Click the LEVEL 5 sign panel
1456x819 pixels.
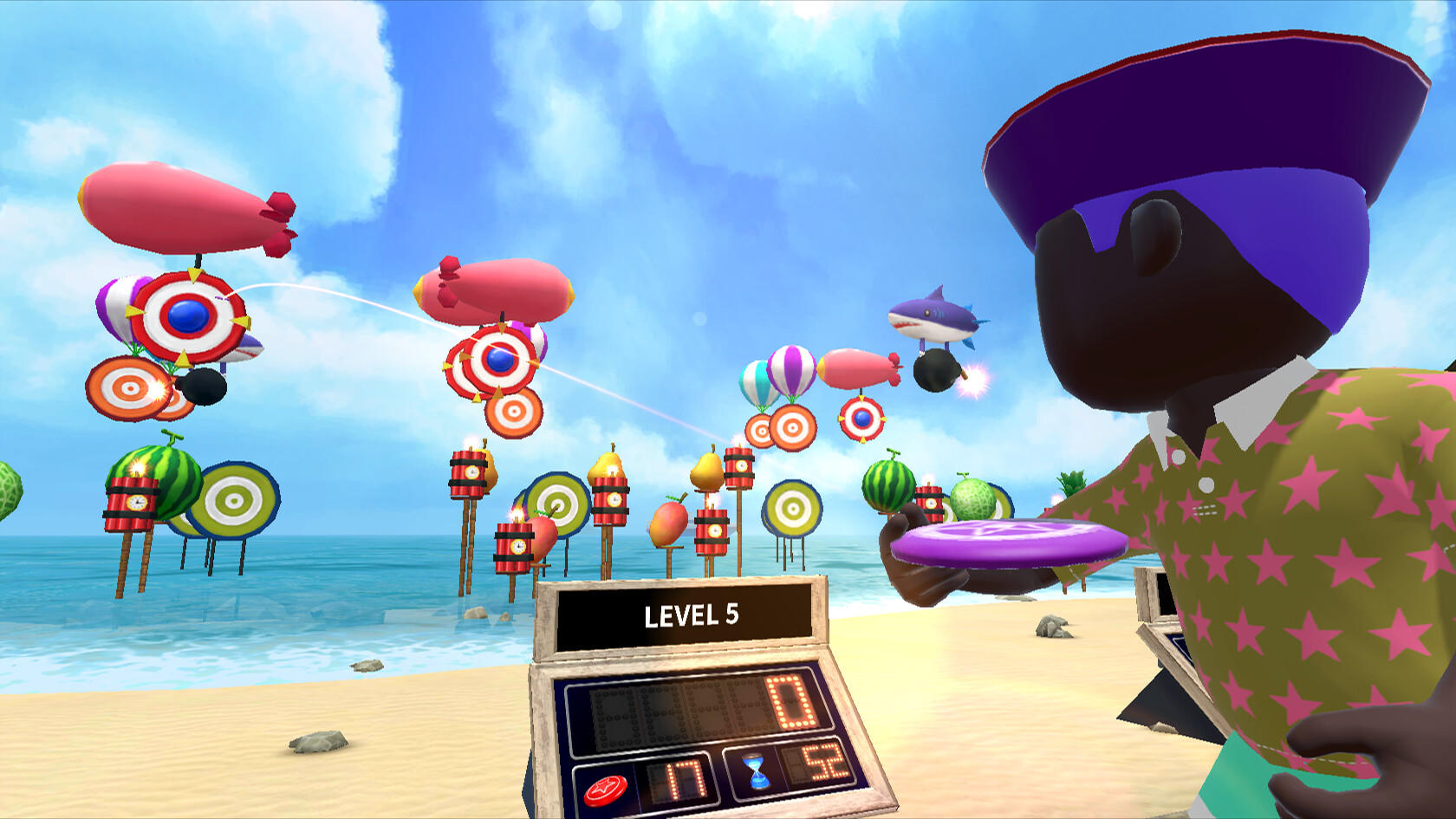pyautogui.click(x=691, y=616)
